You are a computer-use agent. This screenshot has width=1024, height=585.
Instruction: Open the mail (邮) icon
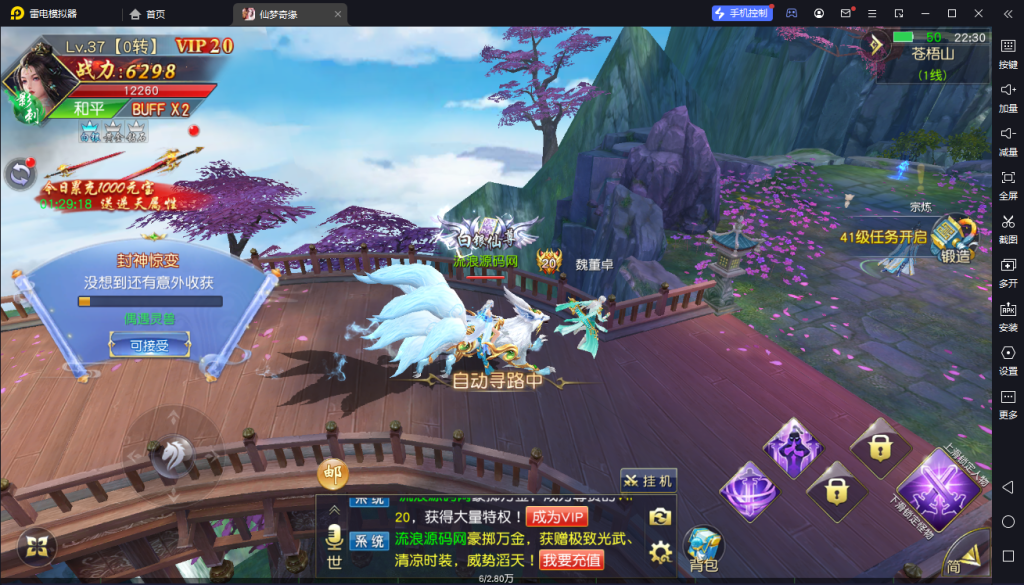coord(332,474)
